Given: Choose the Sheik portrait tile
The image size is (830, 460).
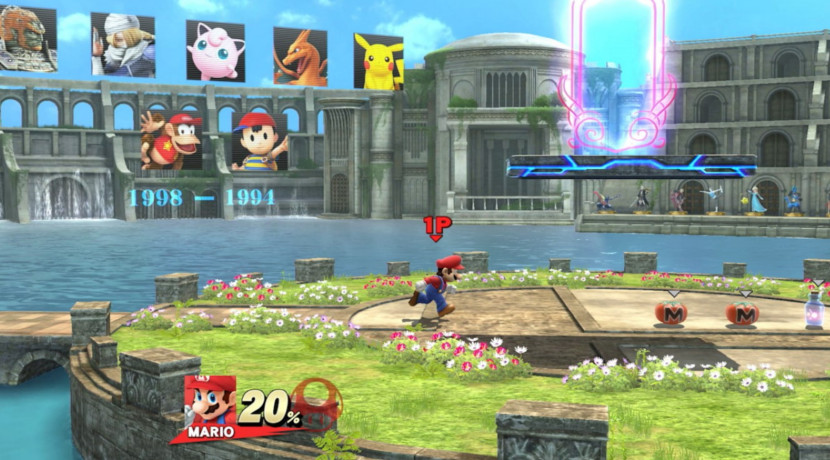Looking at the screenshot, I should pyautogui.click(x=122, y=45).
